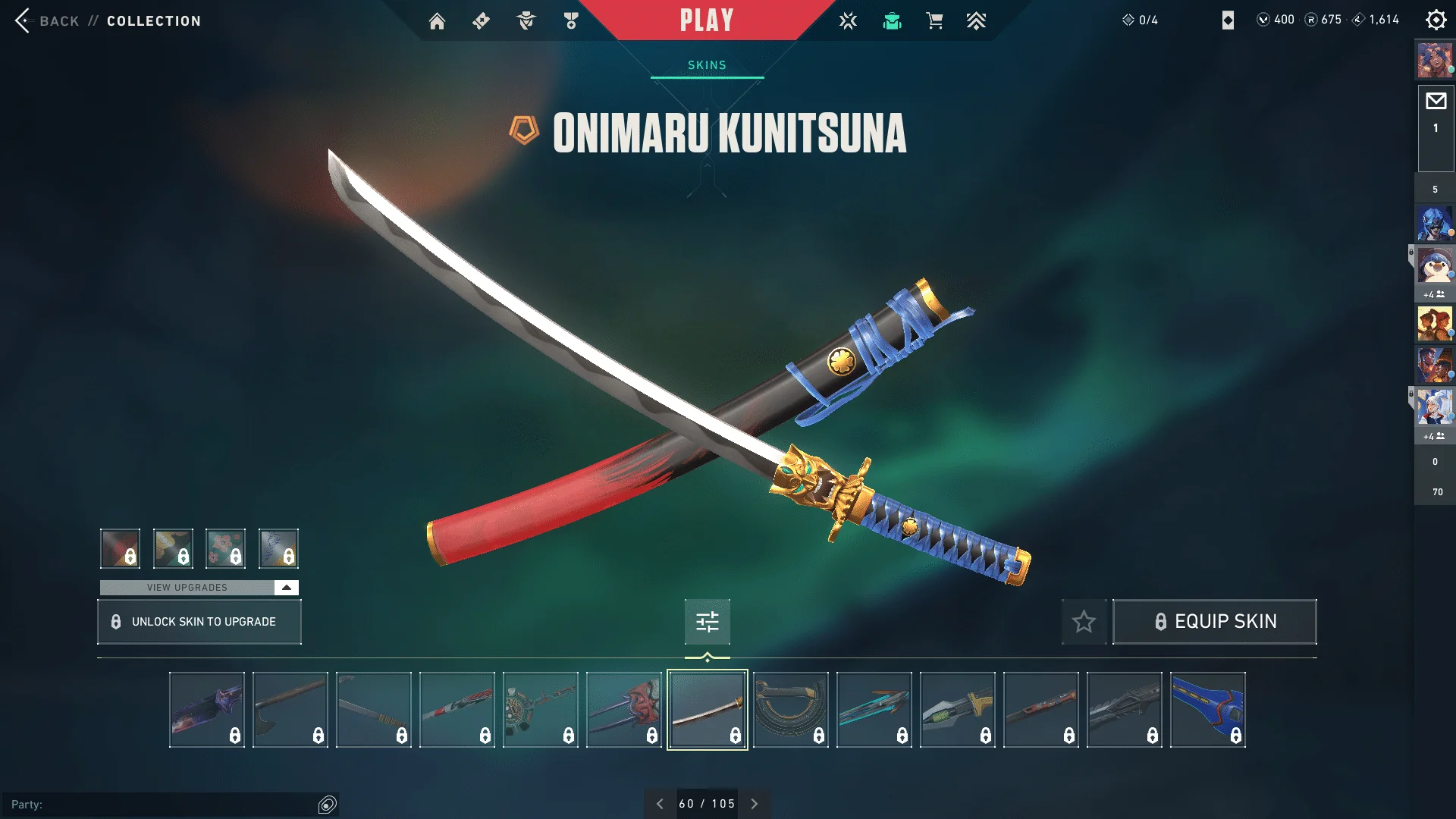1456x819 pixels.
Task: Switch to the SKINS tab
Action: pos(706,64)
